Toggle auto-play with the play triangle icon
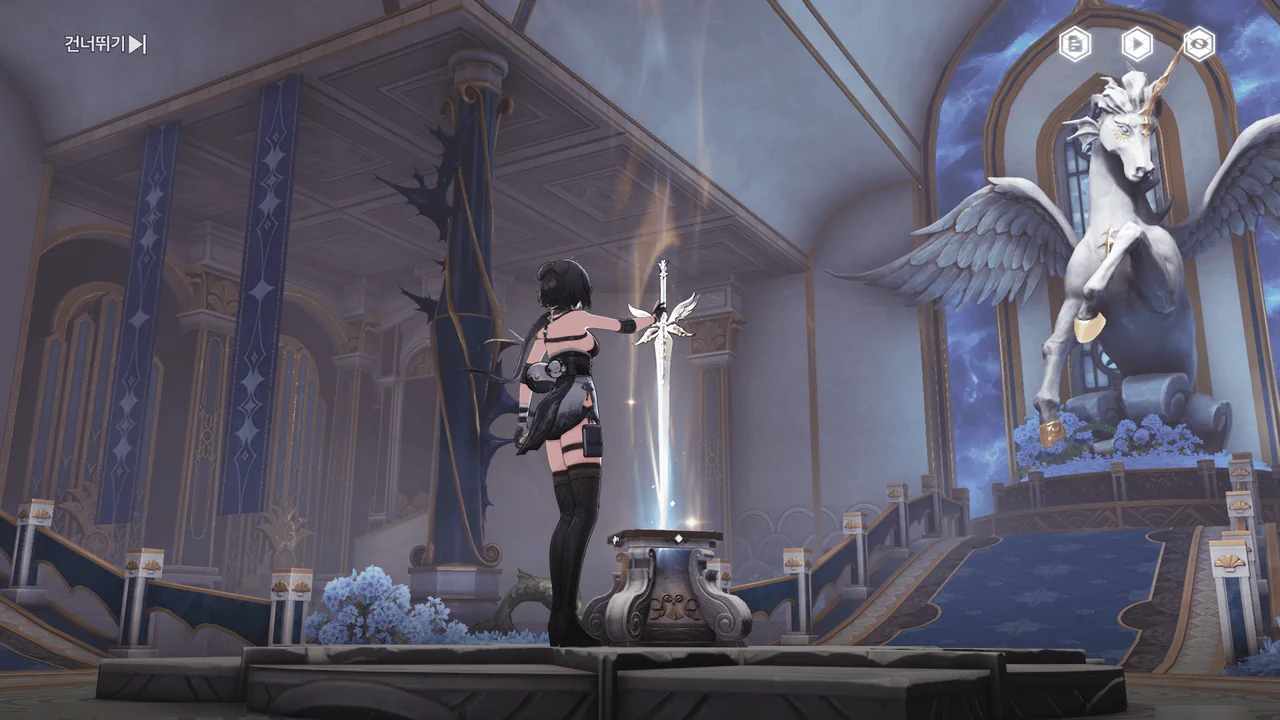Screen dimensions: 1280x720 point(1137,44)
